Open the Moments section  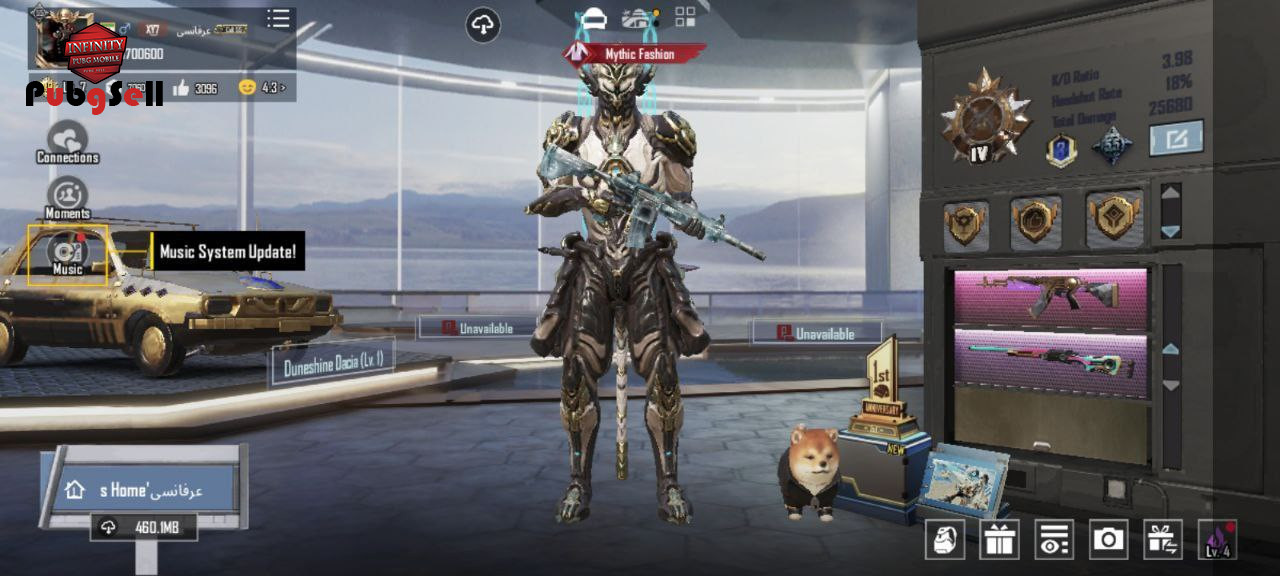(x=67, y=197)
